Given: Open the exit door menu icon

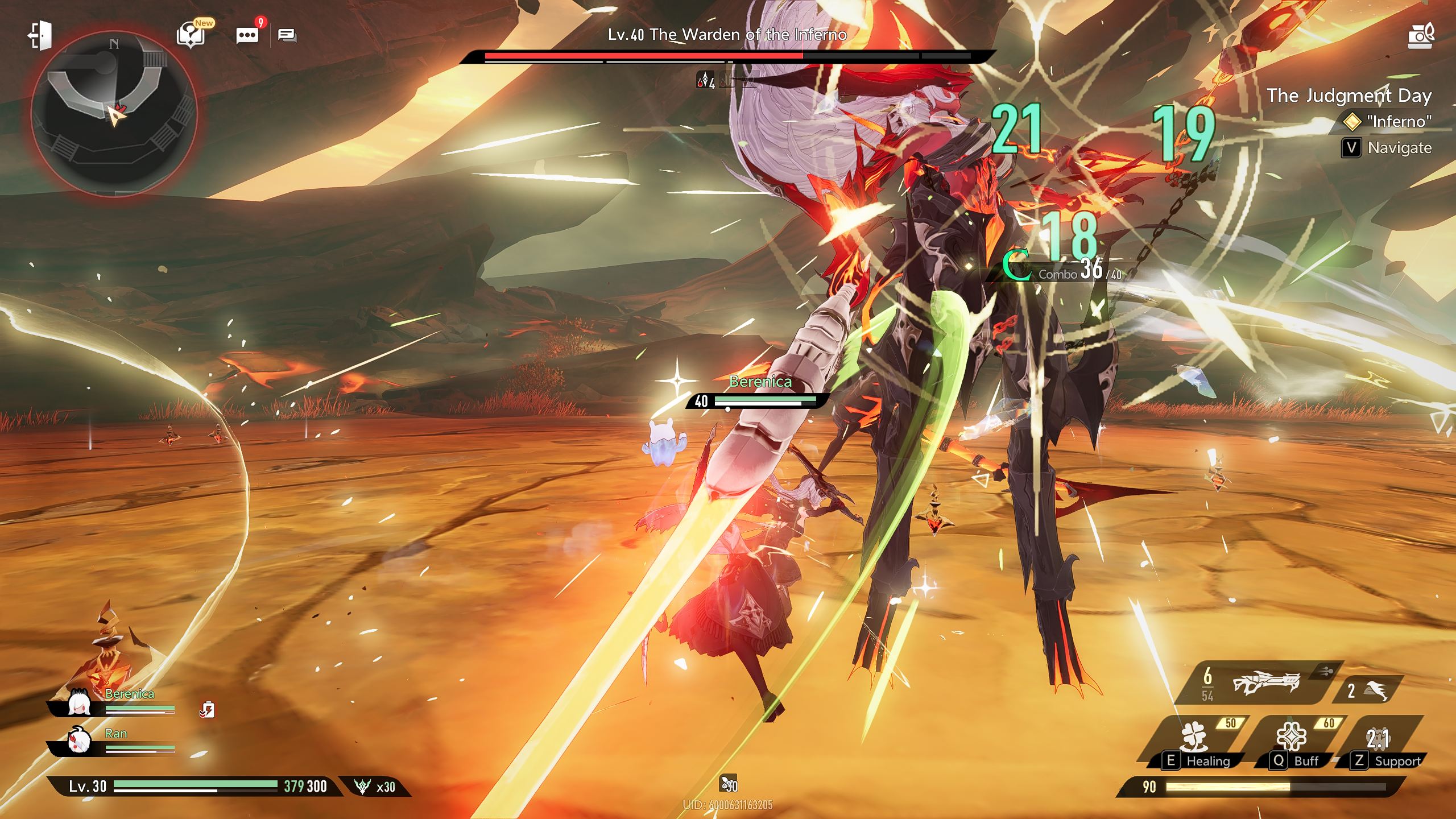Looking at the screenshot, I should point(40,35).
